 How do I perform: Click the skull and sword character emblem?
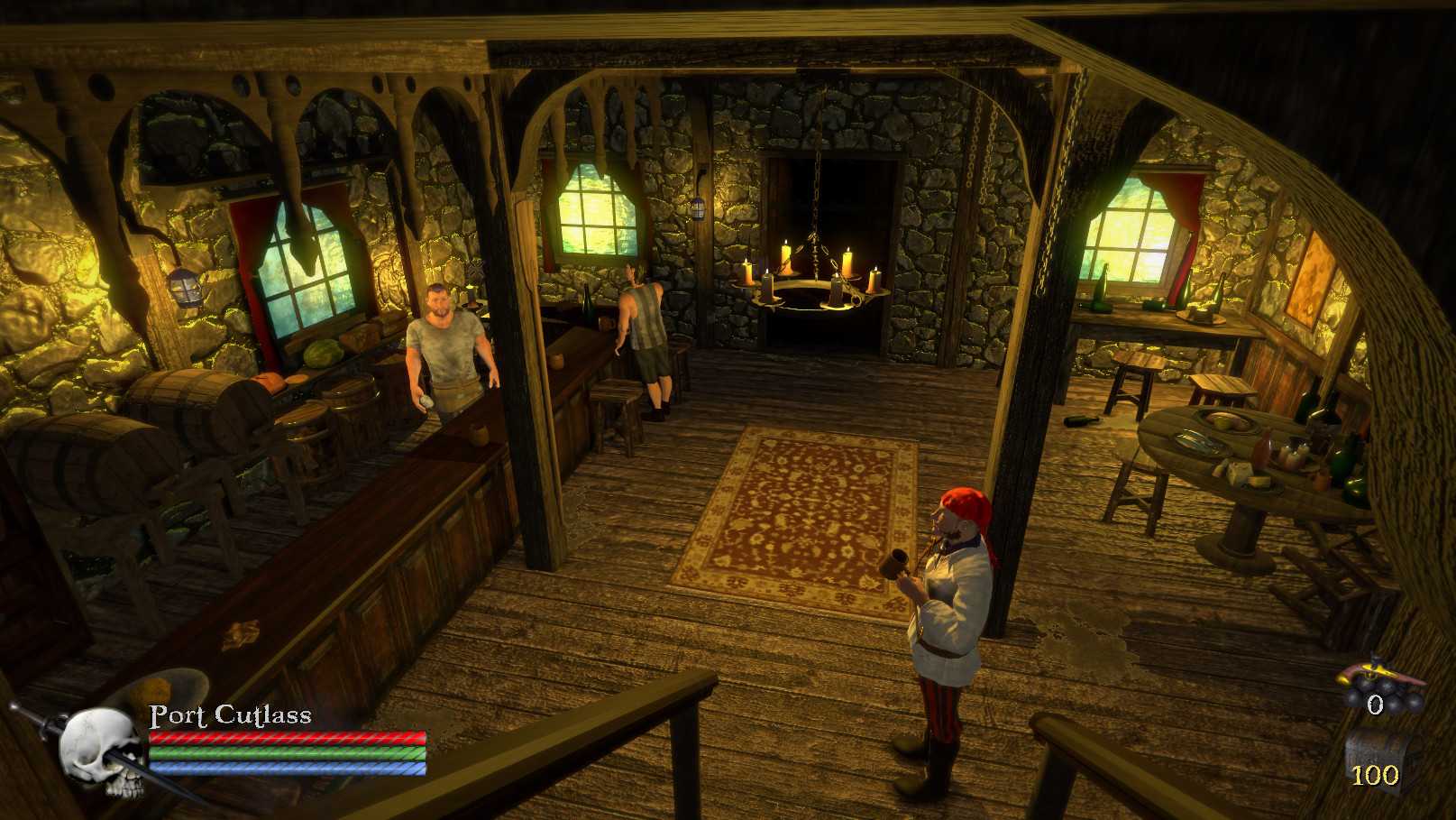point(101,749)
